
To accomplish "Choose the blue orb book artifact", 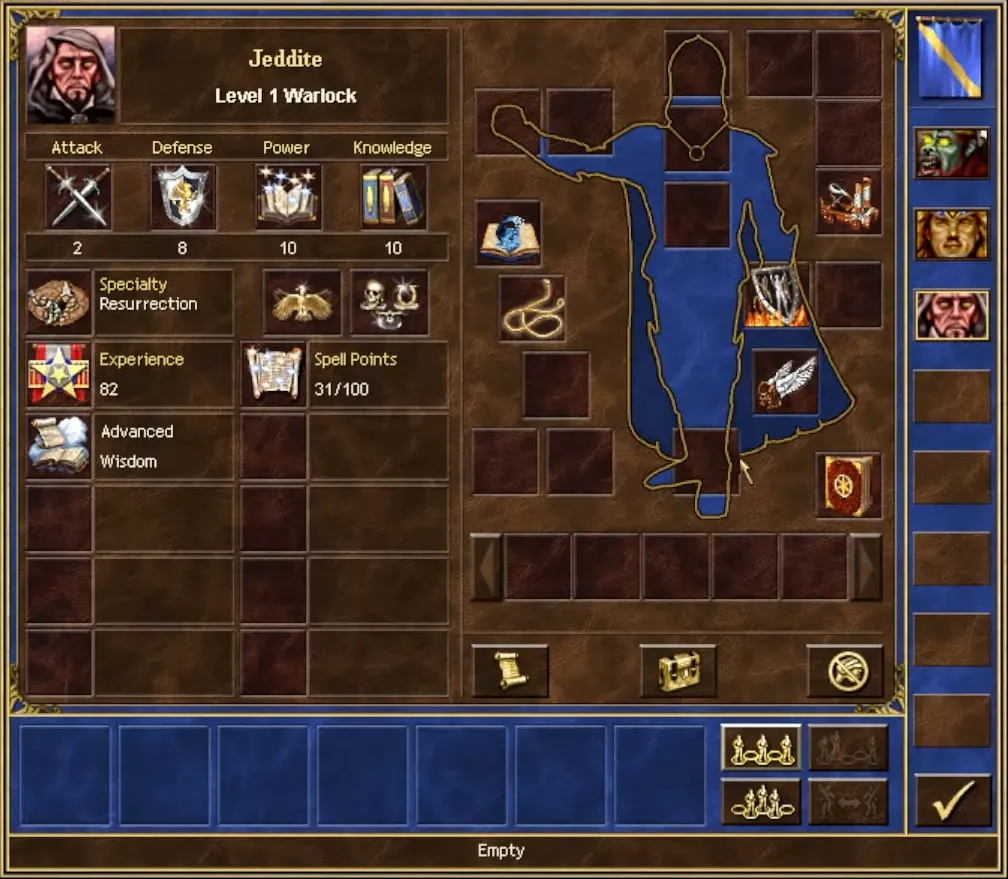I will (508, 233).
